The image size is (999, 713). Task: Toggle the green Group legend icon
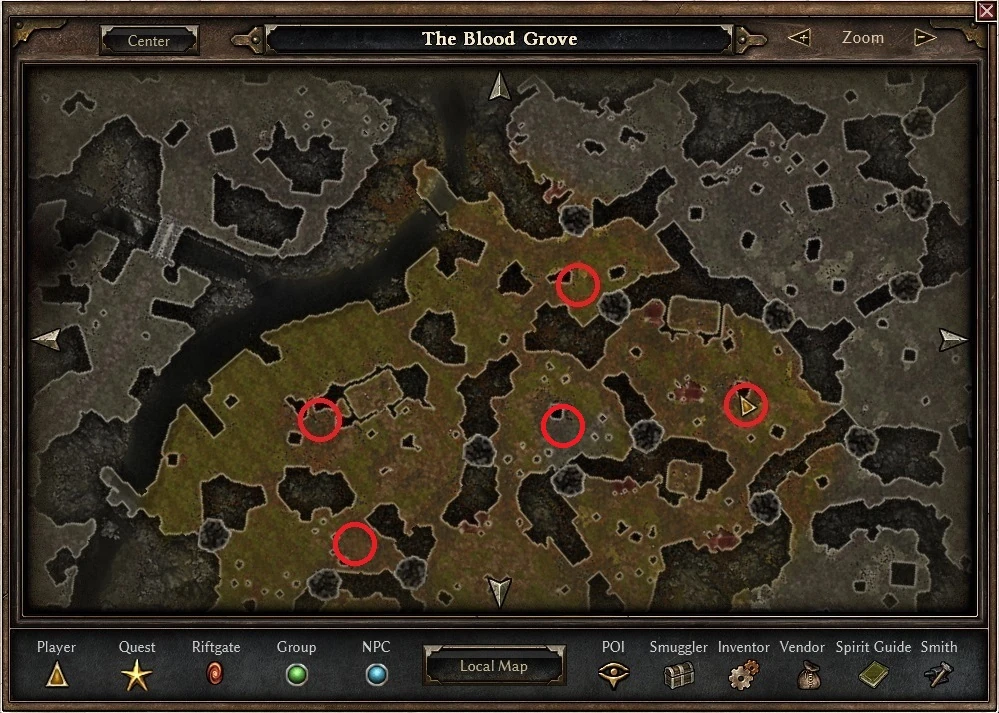coord(296,675)
